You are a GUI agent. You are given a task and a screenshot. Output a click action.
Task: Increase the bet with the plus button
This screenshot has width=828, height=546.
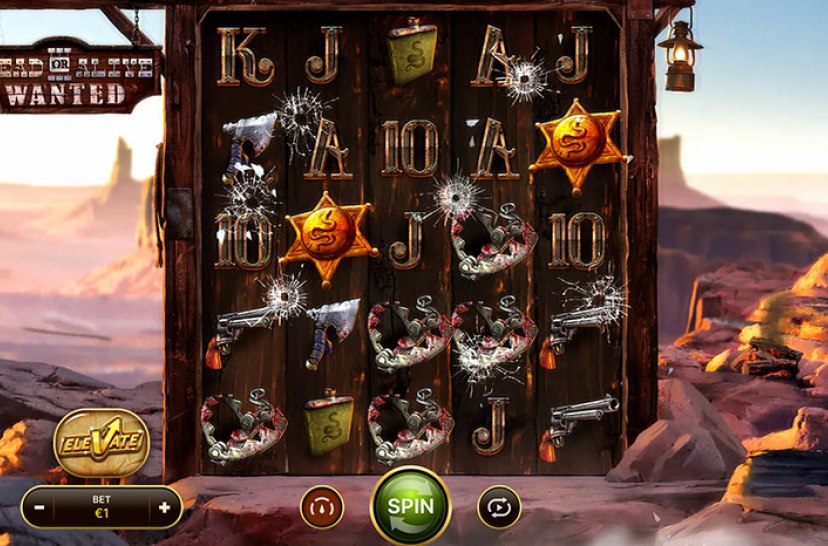click(x=164, y=507)
